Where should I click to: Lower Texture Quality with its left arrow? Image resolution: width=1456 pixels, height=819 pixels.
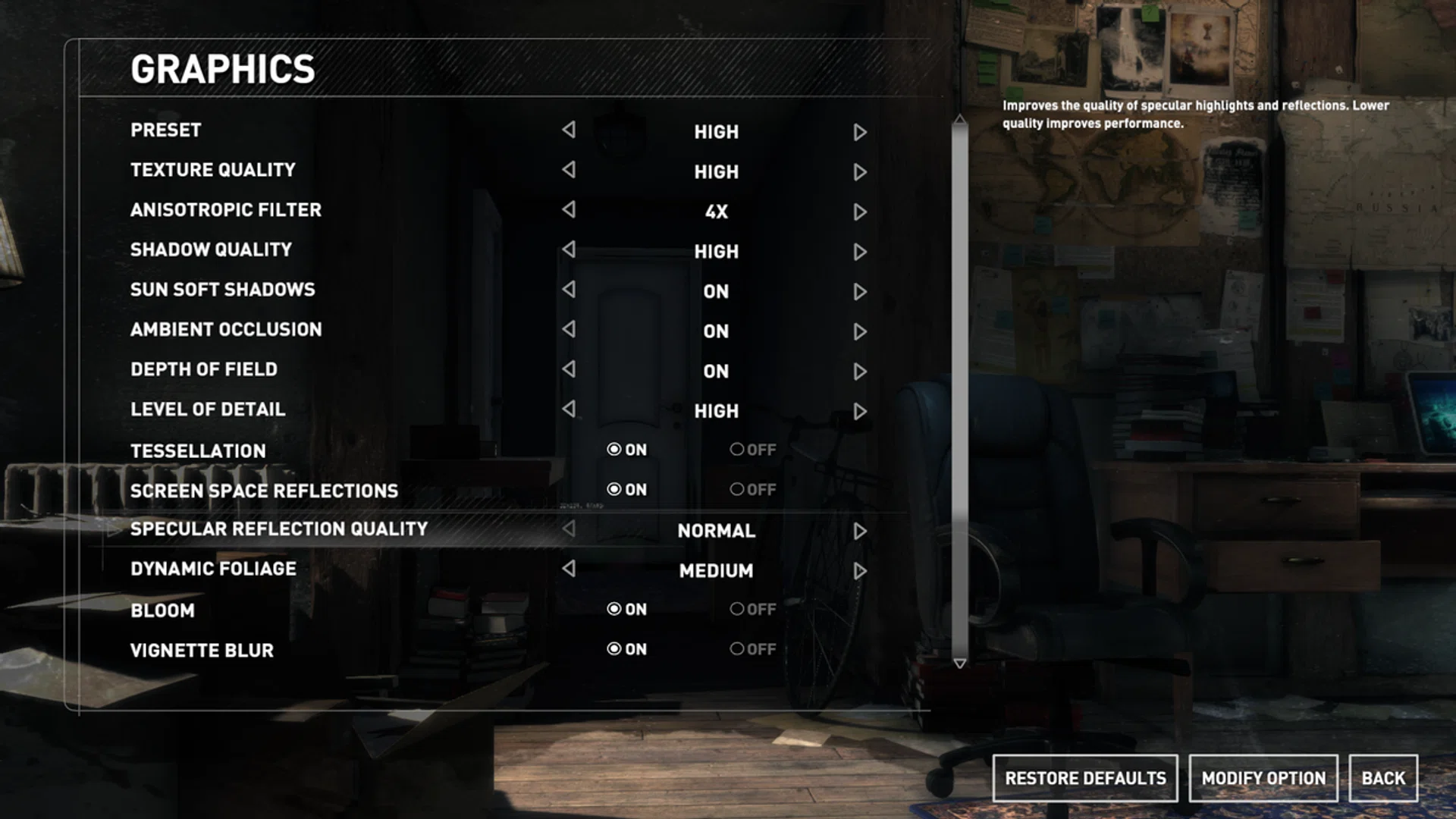pyautogui.click(x=569, y=170)
